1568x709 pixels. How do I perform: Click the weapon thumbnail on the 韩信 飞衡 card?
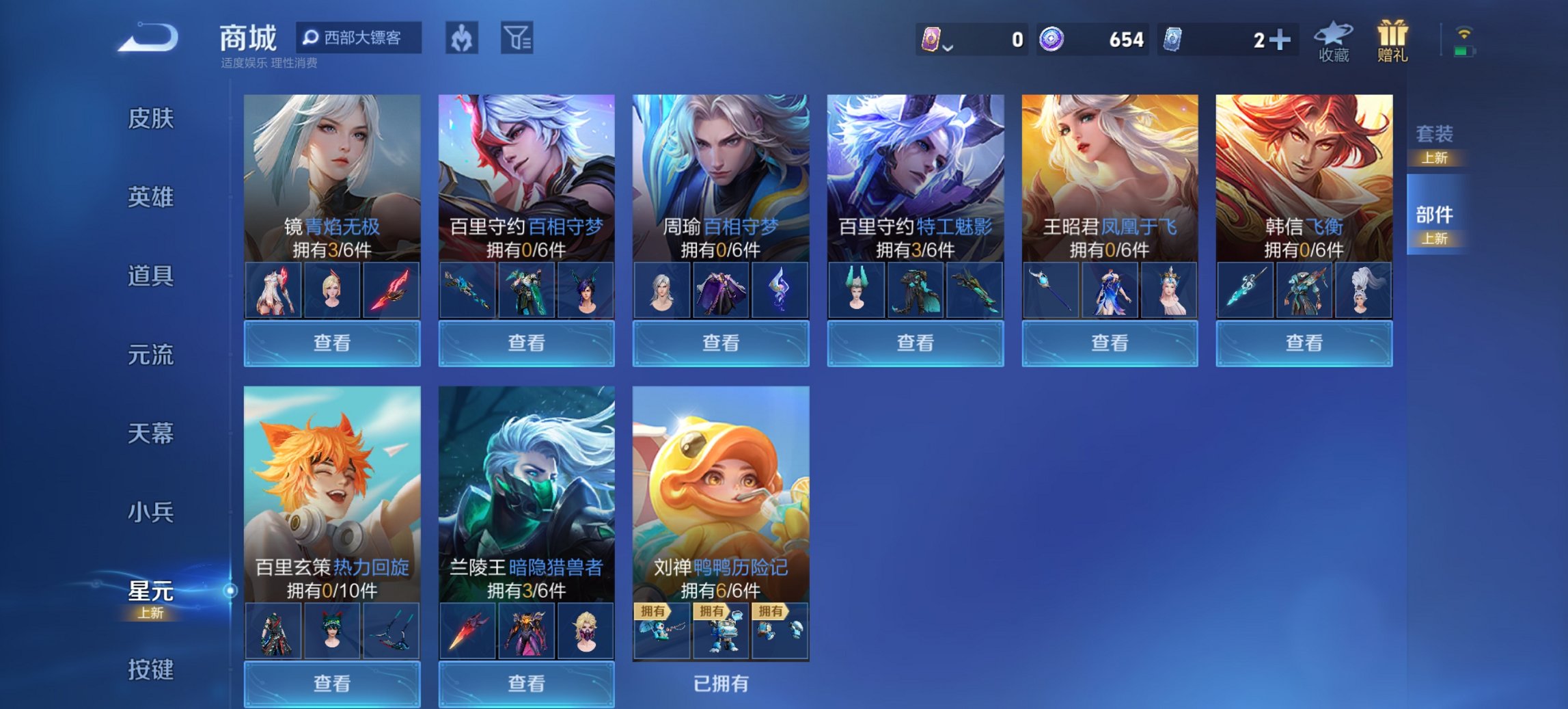(1247, 289)
